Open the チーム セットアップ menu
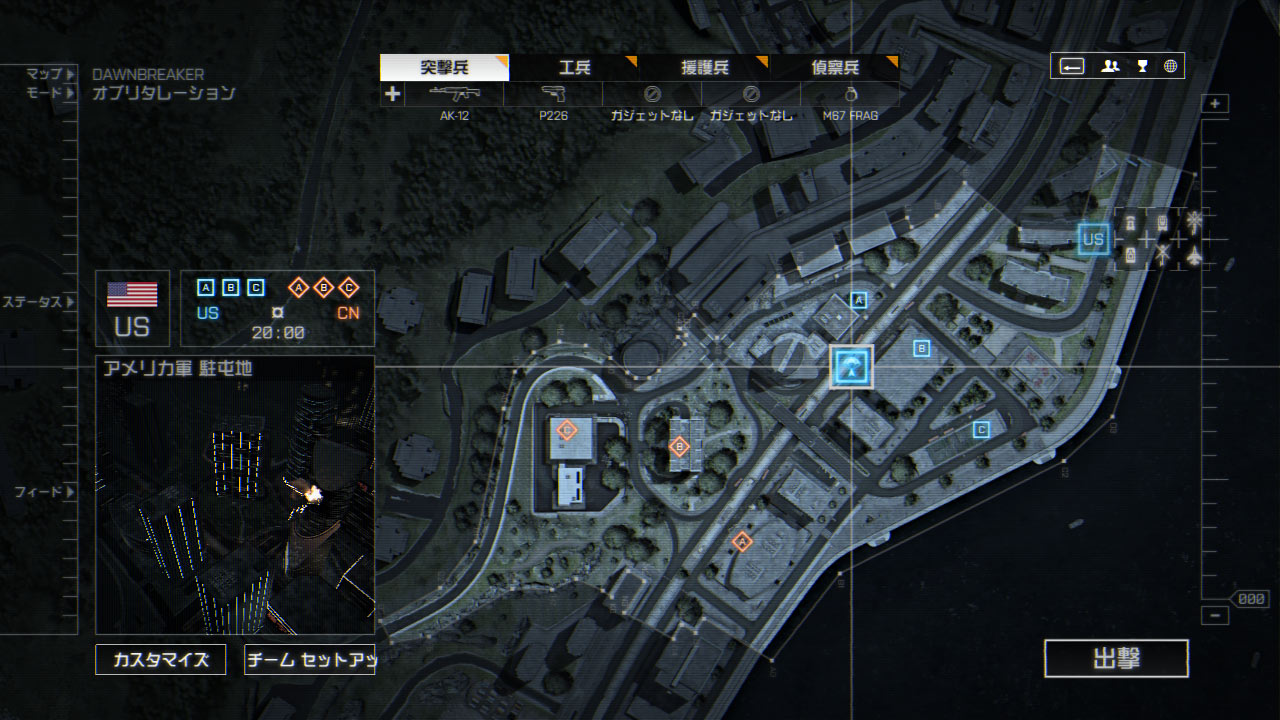Viewport: 1280px width, 720px height. click(309, 660)
